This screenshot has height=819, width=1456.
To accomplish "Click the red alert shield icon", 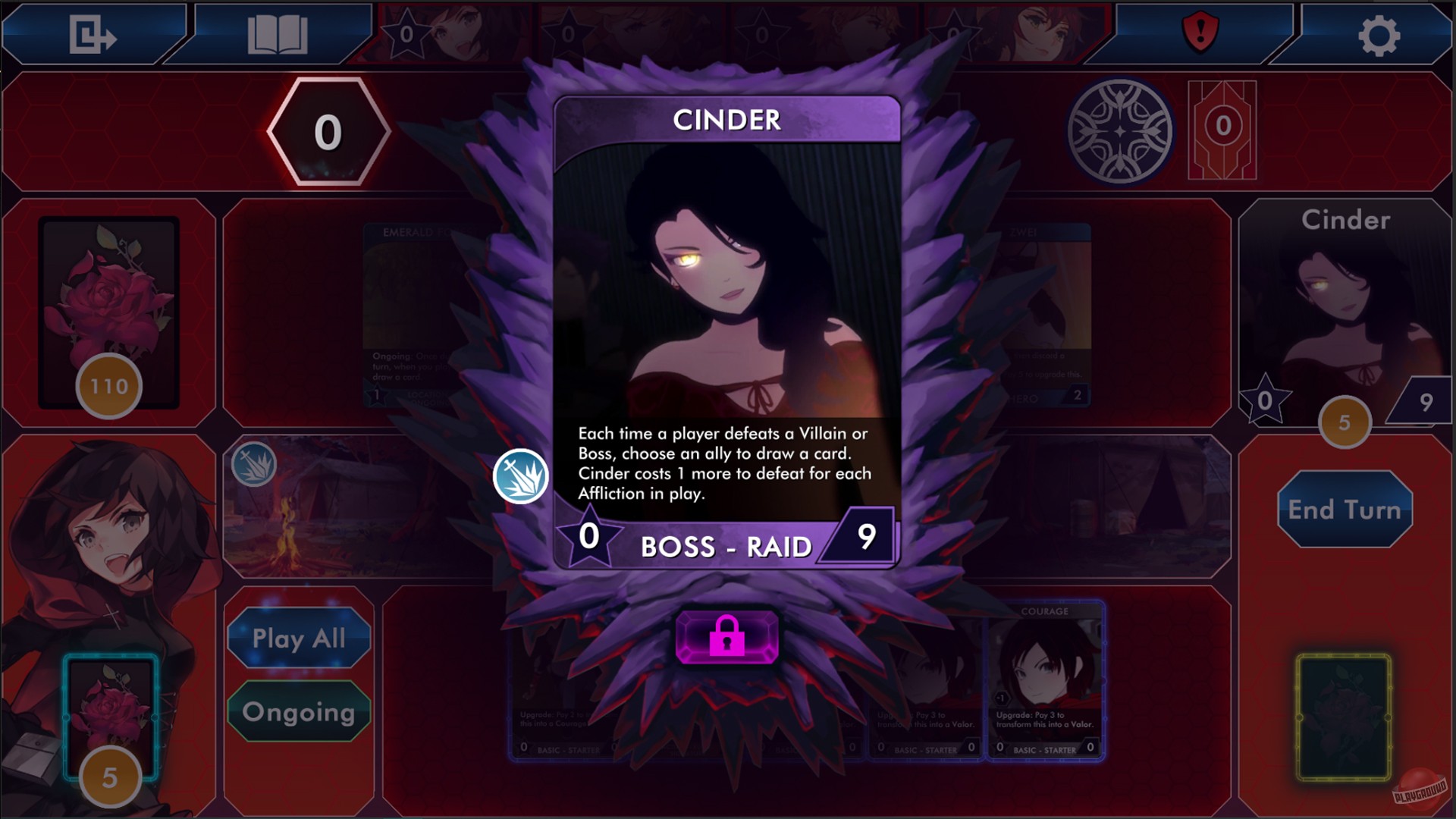I will coord(1200,32).
